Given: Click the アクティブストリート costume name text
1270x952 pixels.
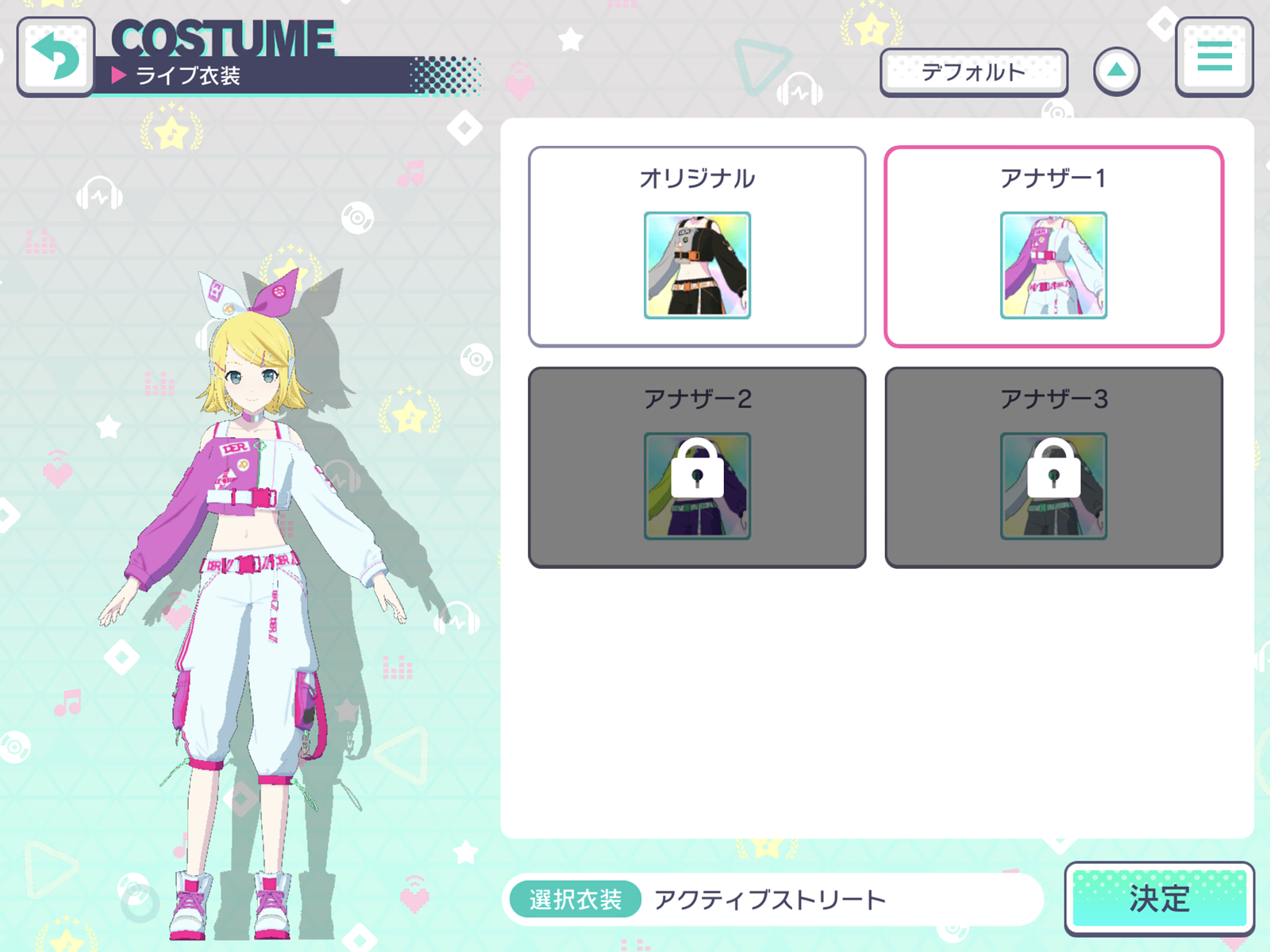Looking at the screenshot, I should [768, 899].
